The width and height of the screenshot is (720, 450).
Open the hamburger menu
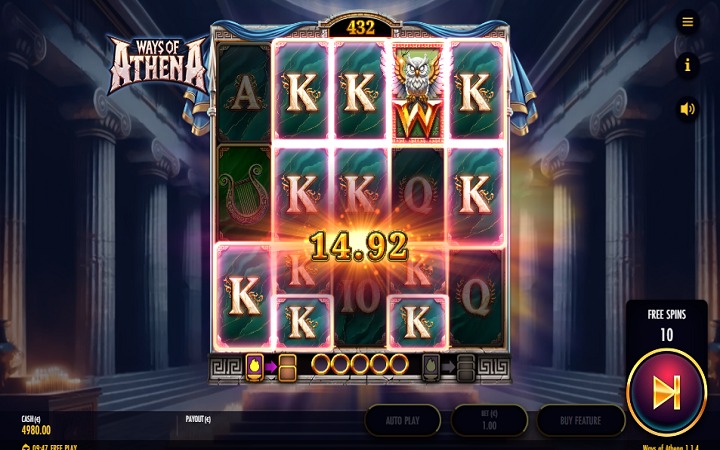coord(687,21)
